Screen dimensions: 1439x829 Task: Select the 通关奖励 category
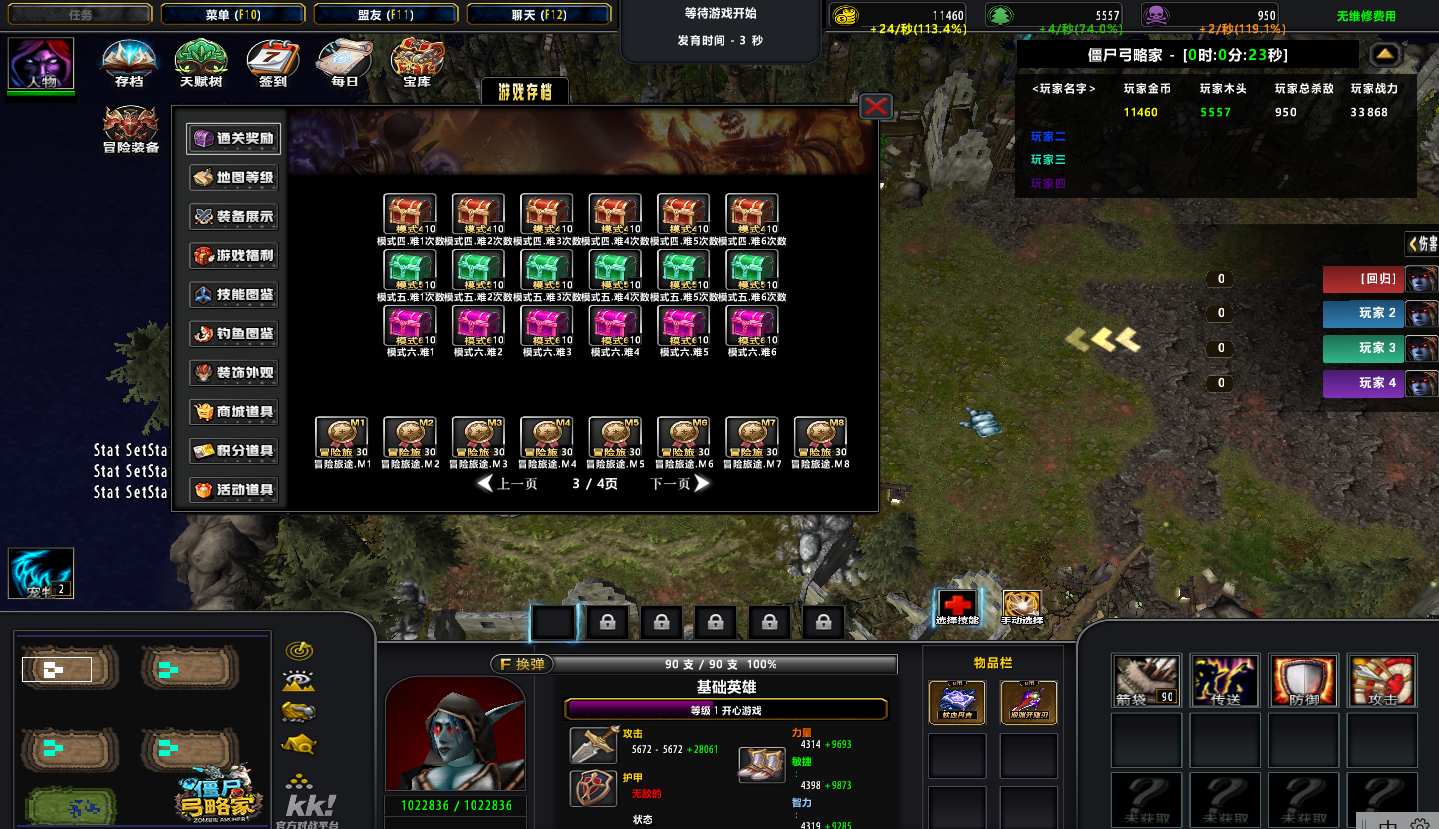(232, 138)
